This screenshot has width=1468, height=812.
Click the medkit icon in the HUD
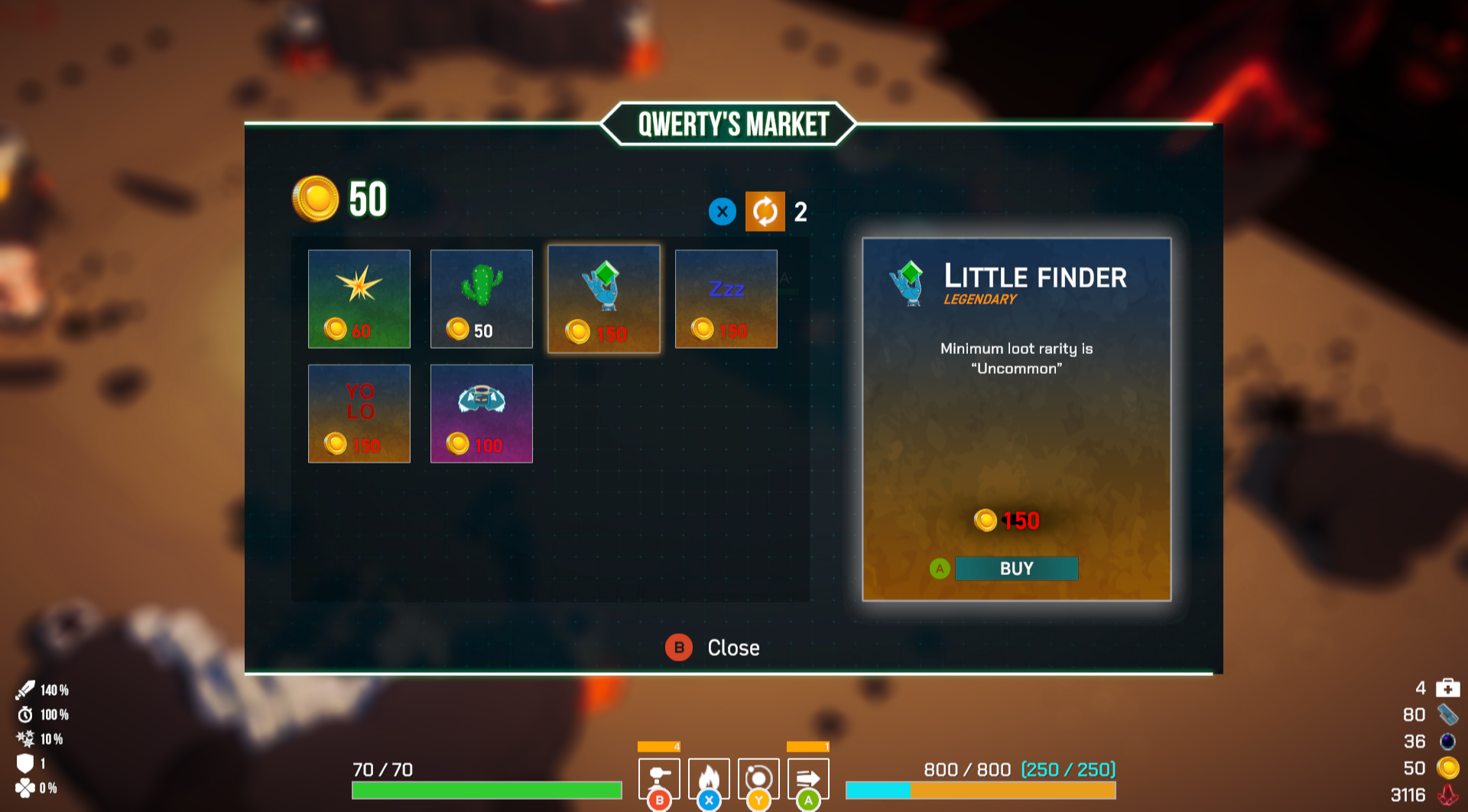pyautogui.click(x=1447, y=688)
